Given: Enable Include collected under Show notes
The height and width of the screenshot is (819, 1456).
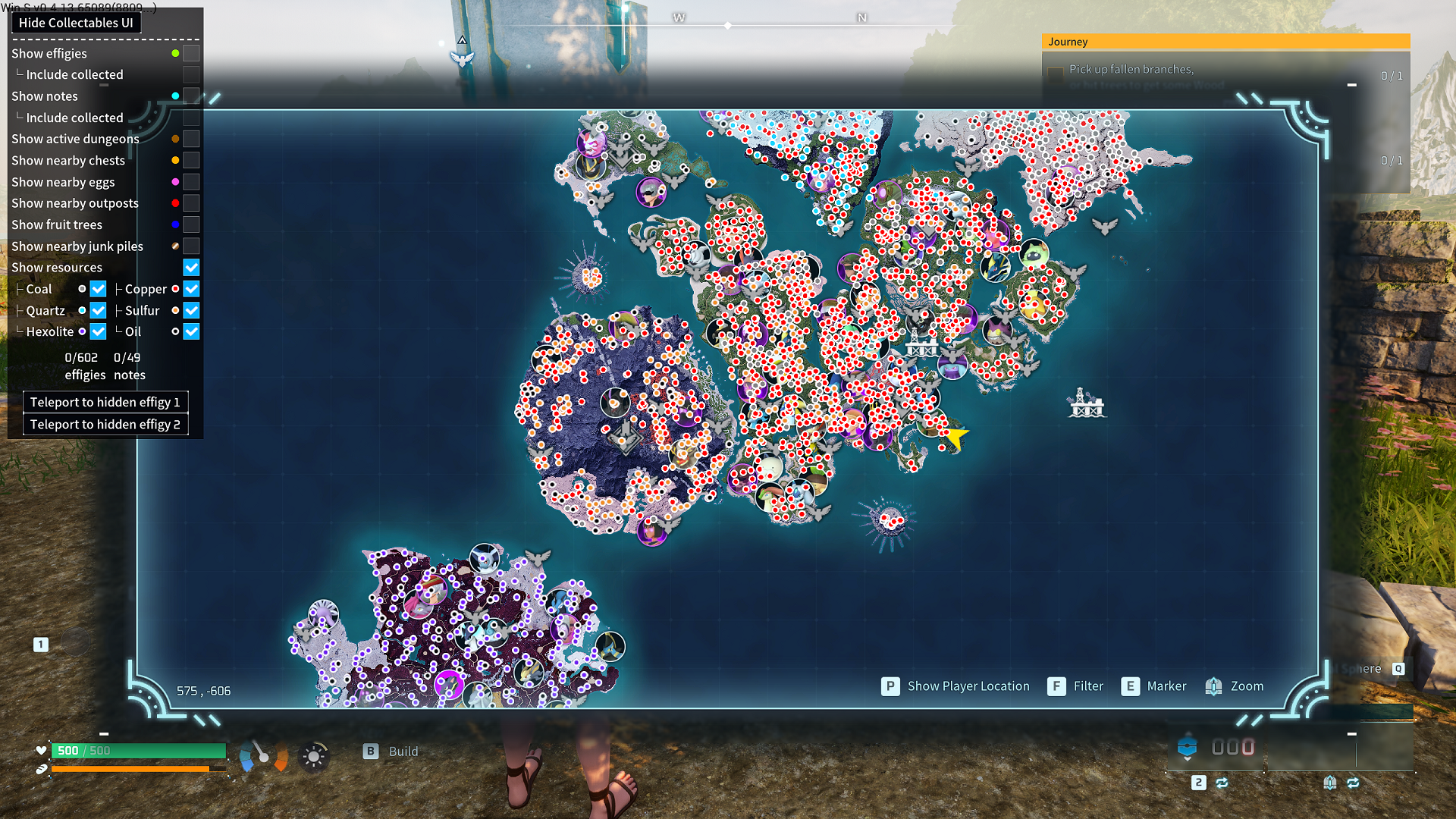Looking at the screenshot, I should point(191,118).
